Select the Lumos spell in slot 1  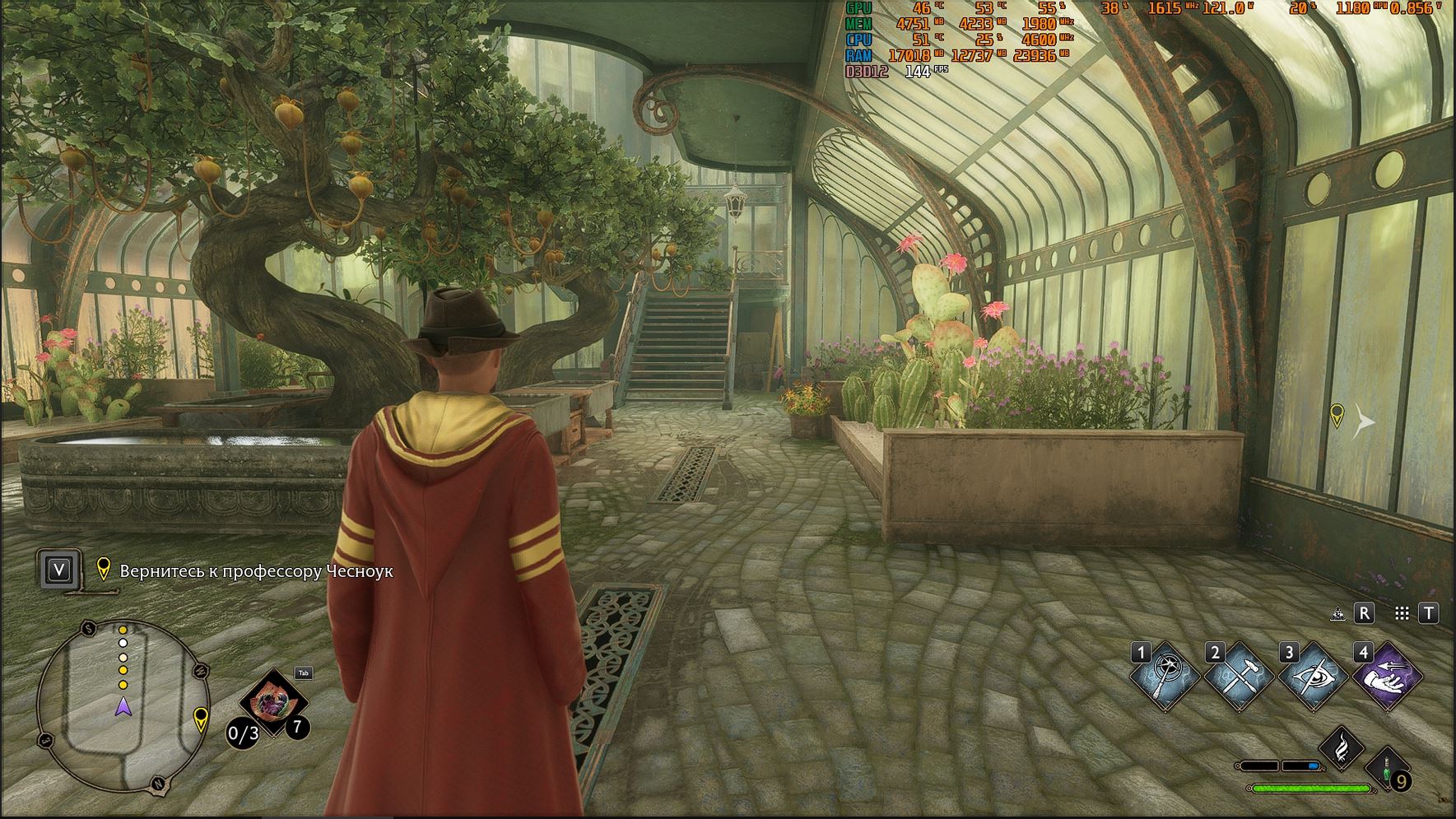point(1165,677)
